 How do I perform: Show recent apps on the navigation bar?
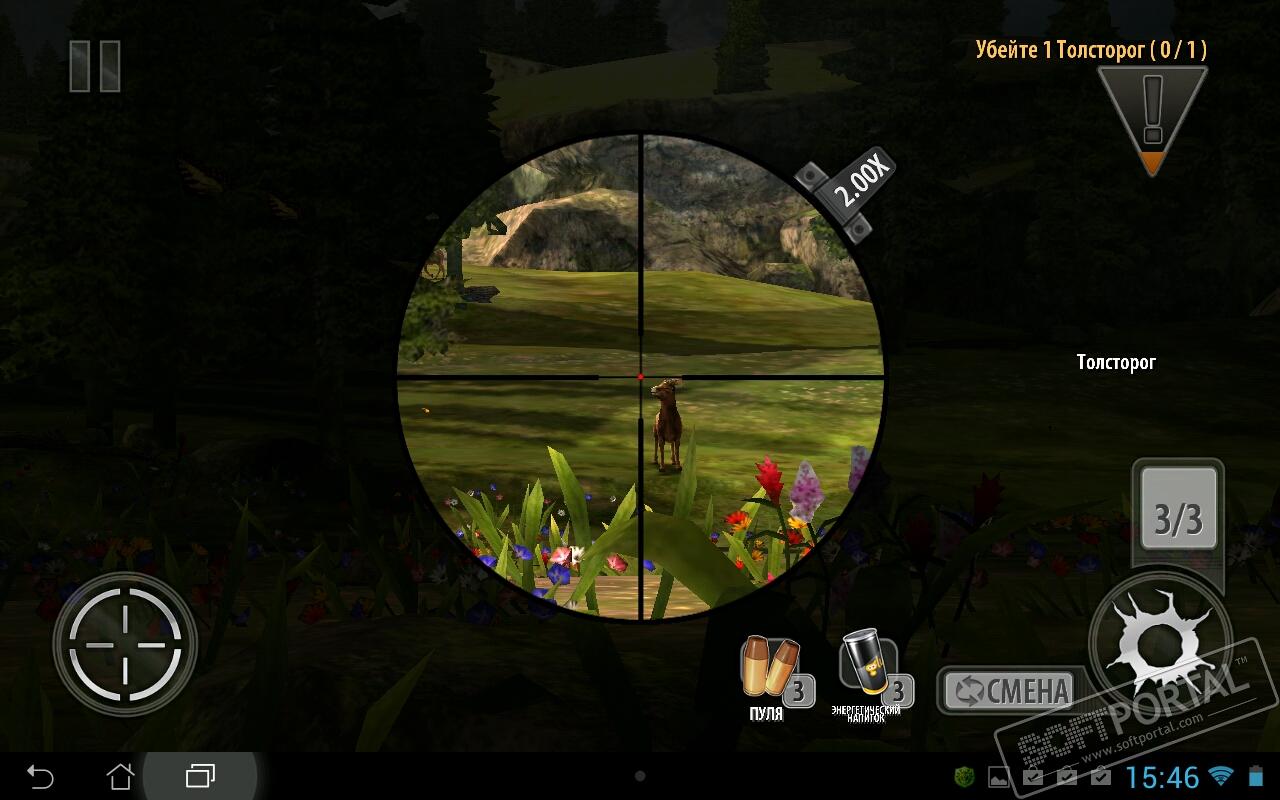pyautogui.click(x=200, y=776)
